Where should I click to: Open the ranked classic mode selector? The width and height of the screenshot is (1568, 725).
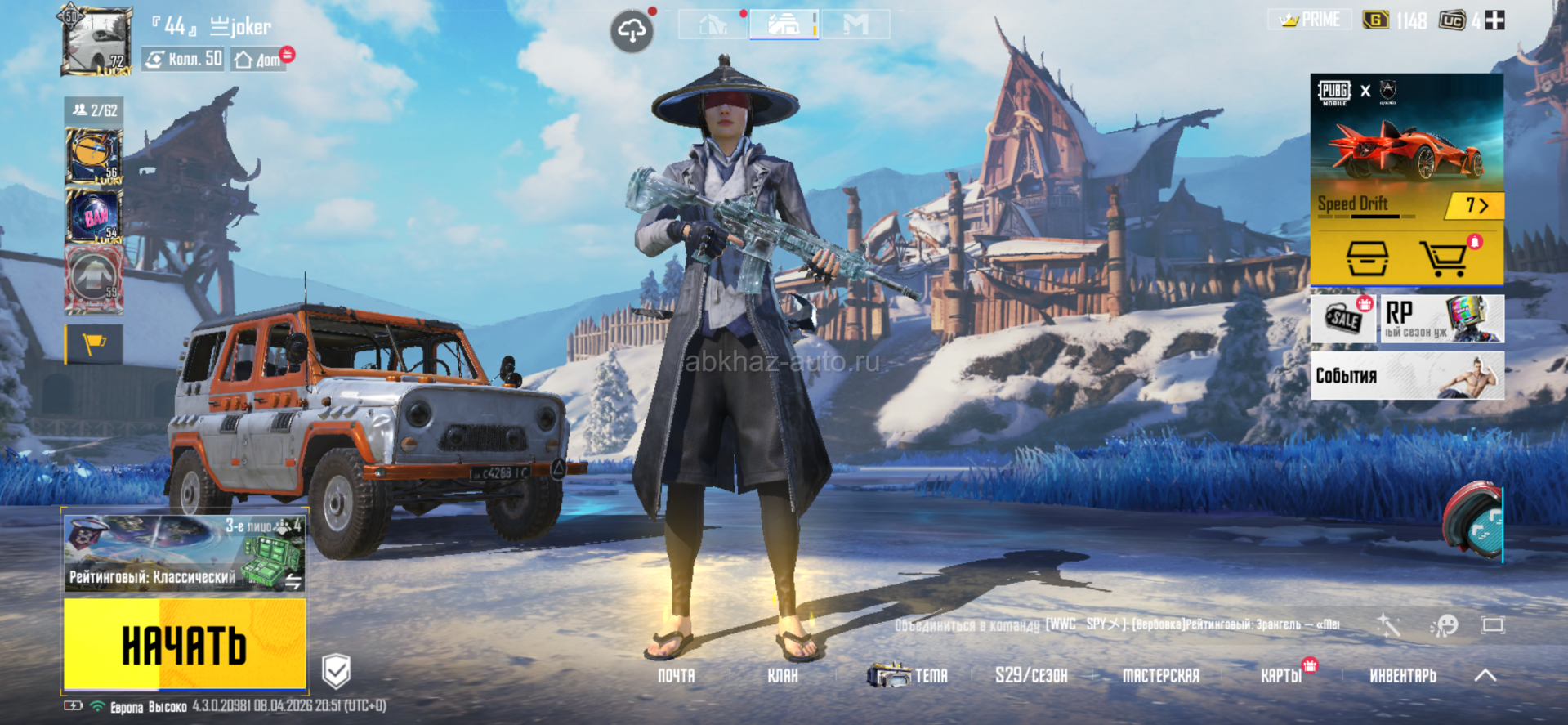coord(185,553)
